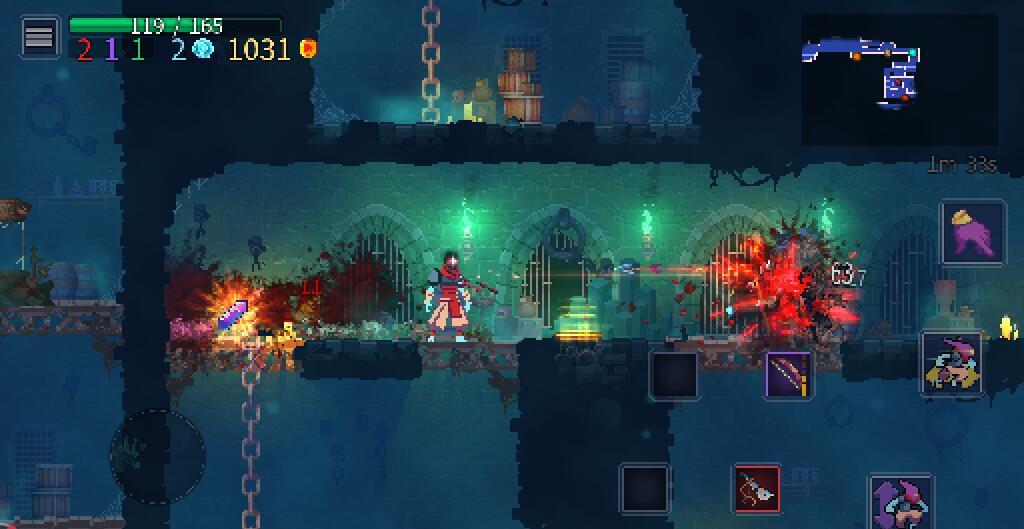Use the red-bordered crossbow weapon

757,489
